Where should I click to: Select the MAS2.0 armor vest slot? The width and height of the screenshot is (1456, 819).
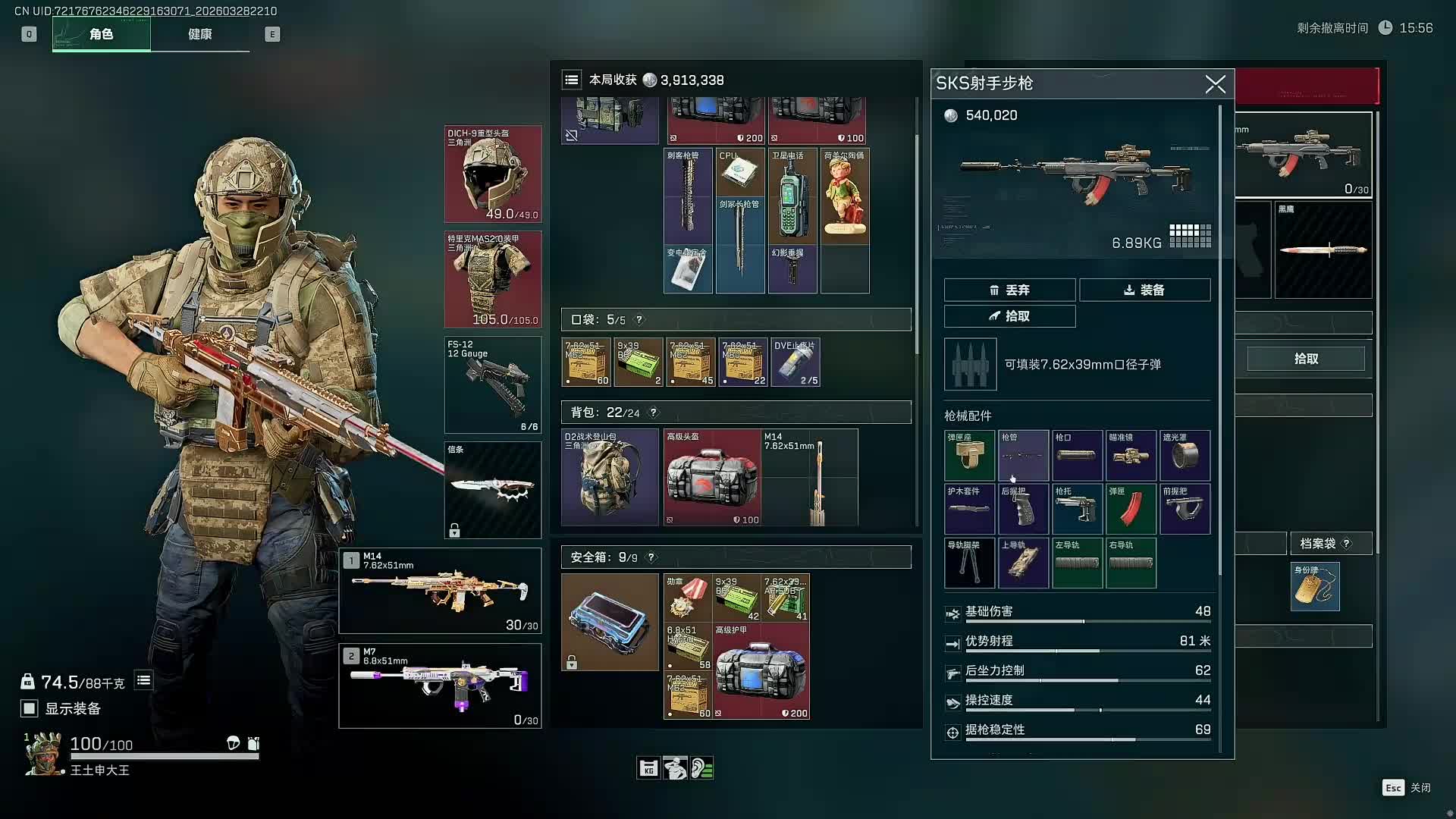point(492,279)
